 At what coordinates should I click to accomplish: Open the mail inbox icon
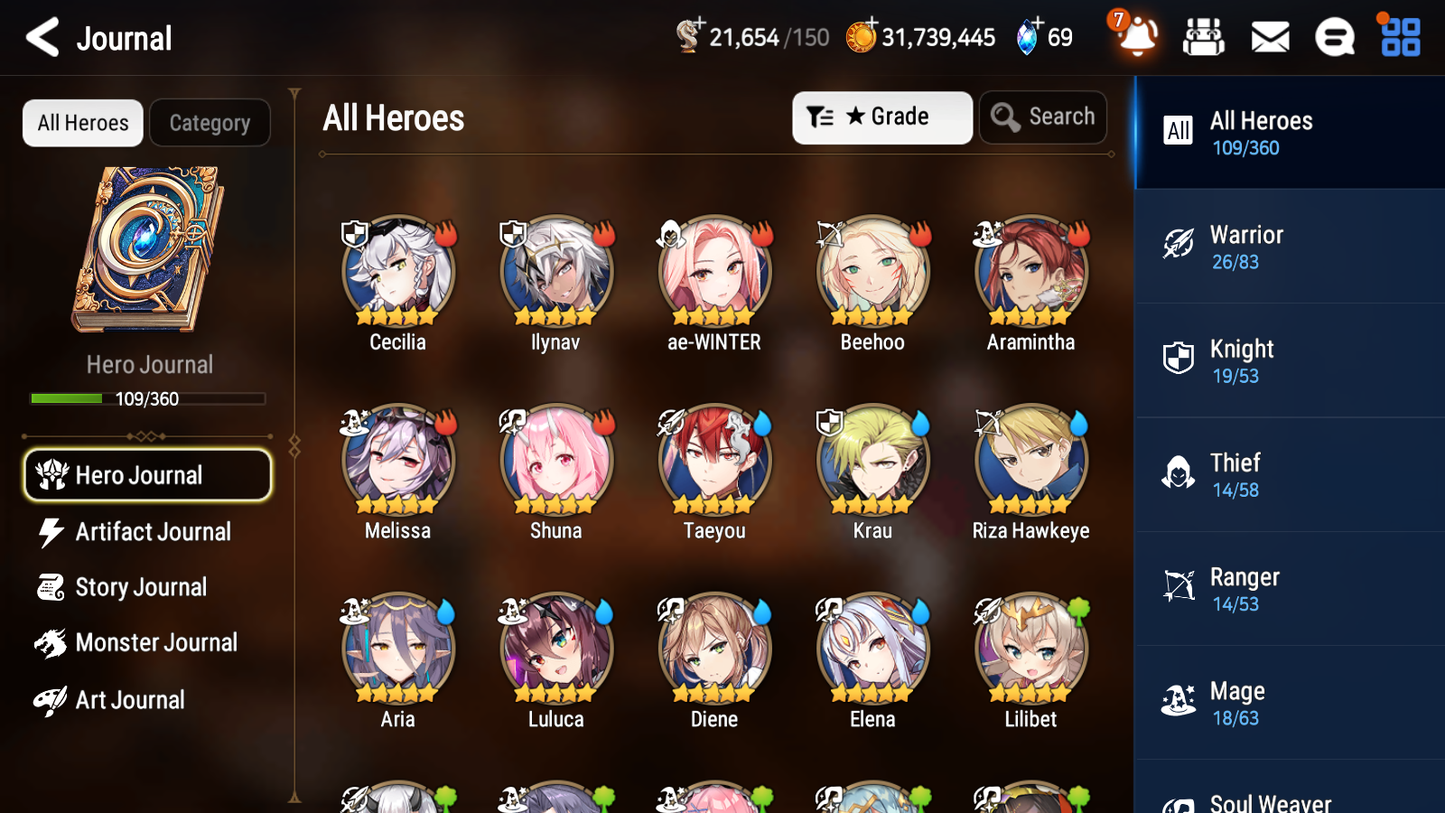(x=1269, y=36)
